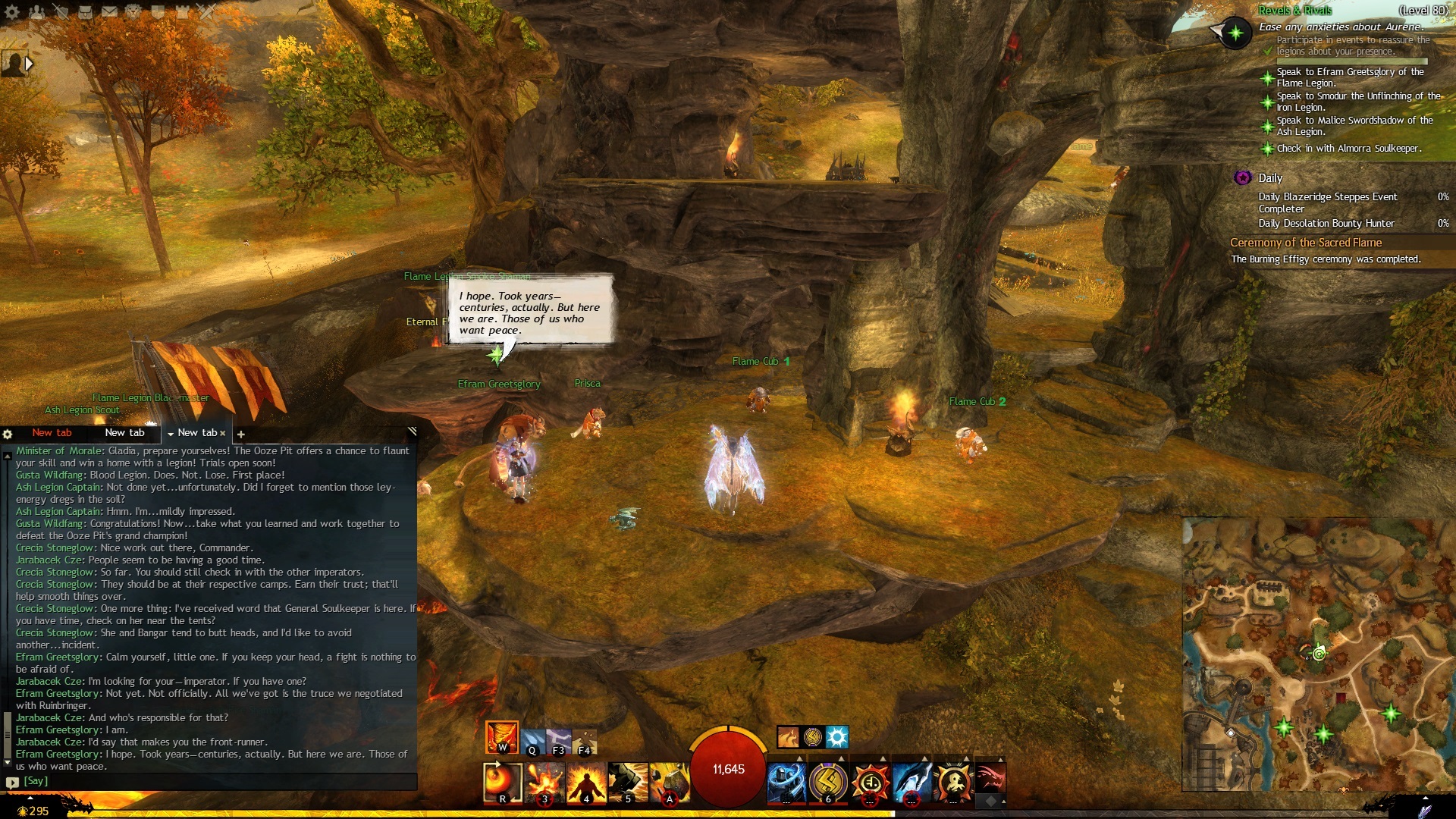The image size is (1456, 819).
Task: Activate the burning figure skill on slot 4
Action: click(x=586, y=783)
